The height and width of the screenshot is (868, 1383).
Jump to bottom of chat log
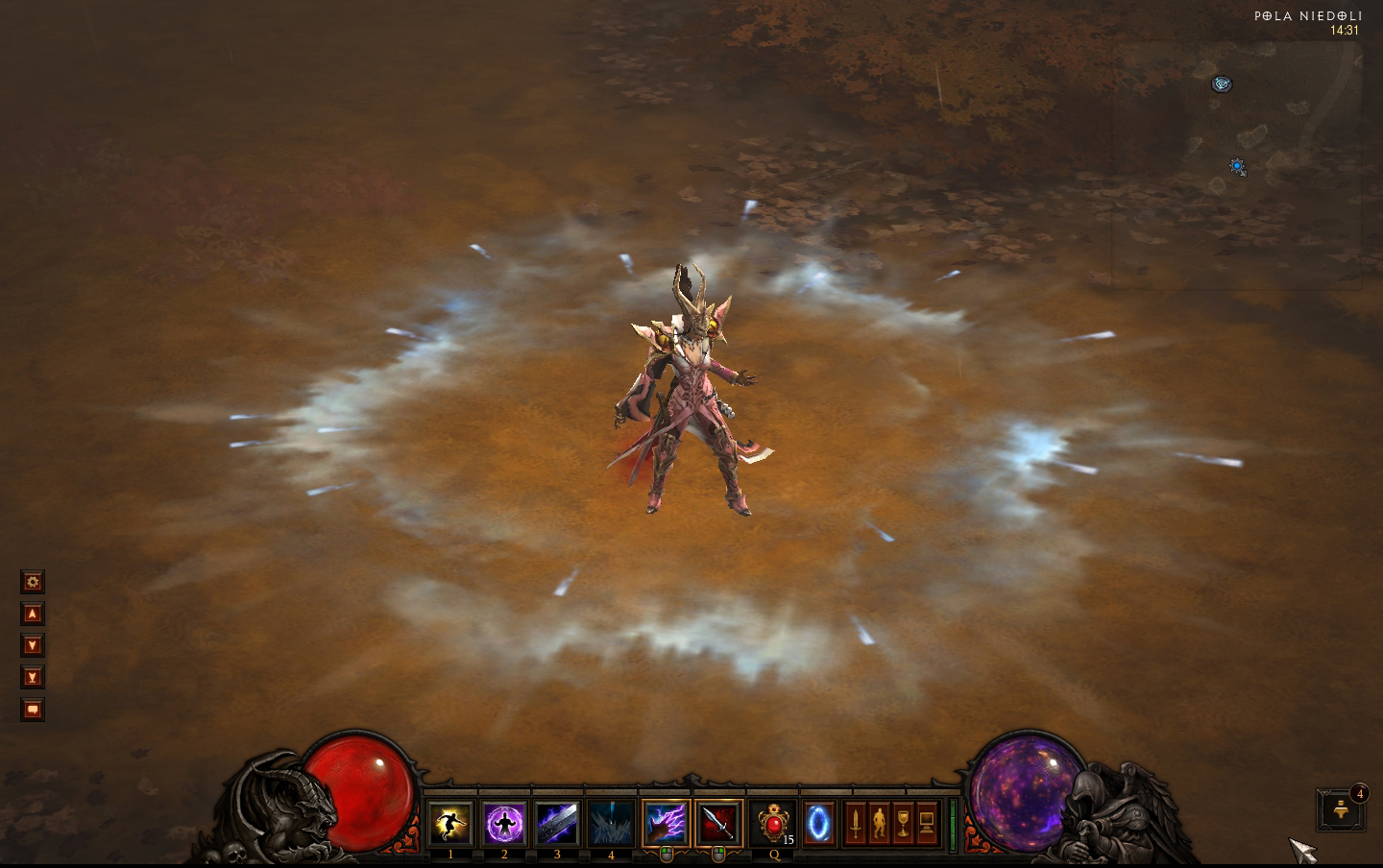point(33,677)
